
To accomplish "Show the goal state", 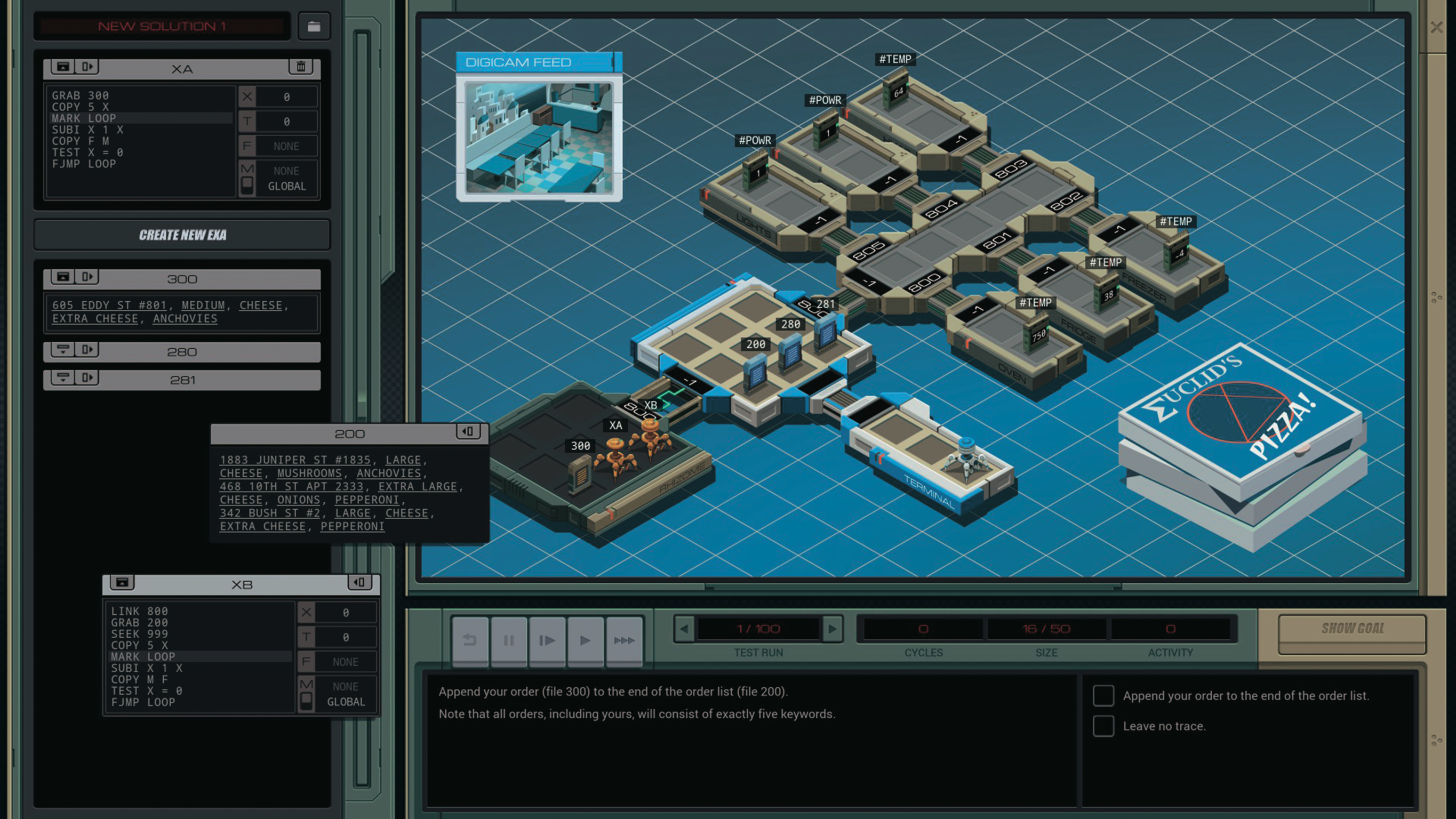I will click(x=1352, y=629).
